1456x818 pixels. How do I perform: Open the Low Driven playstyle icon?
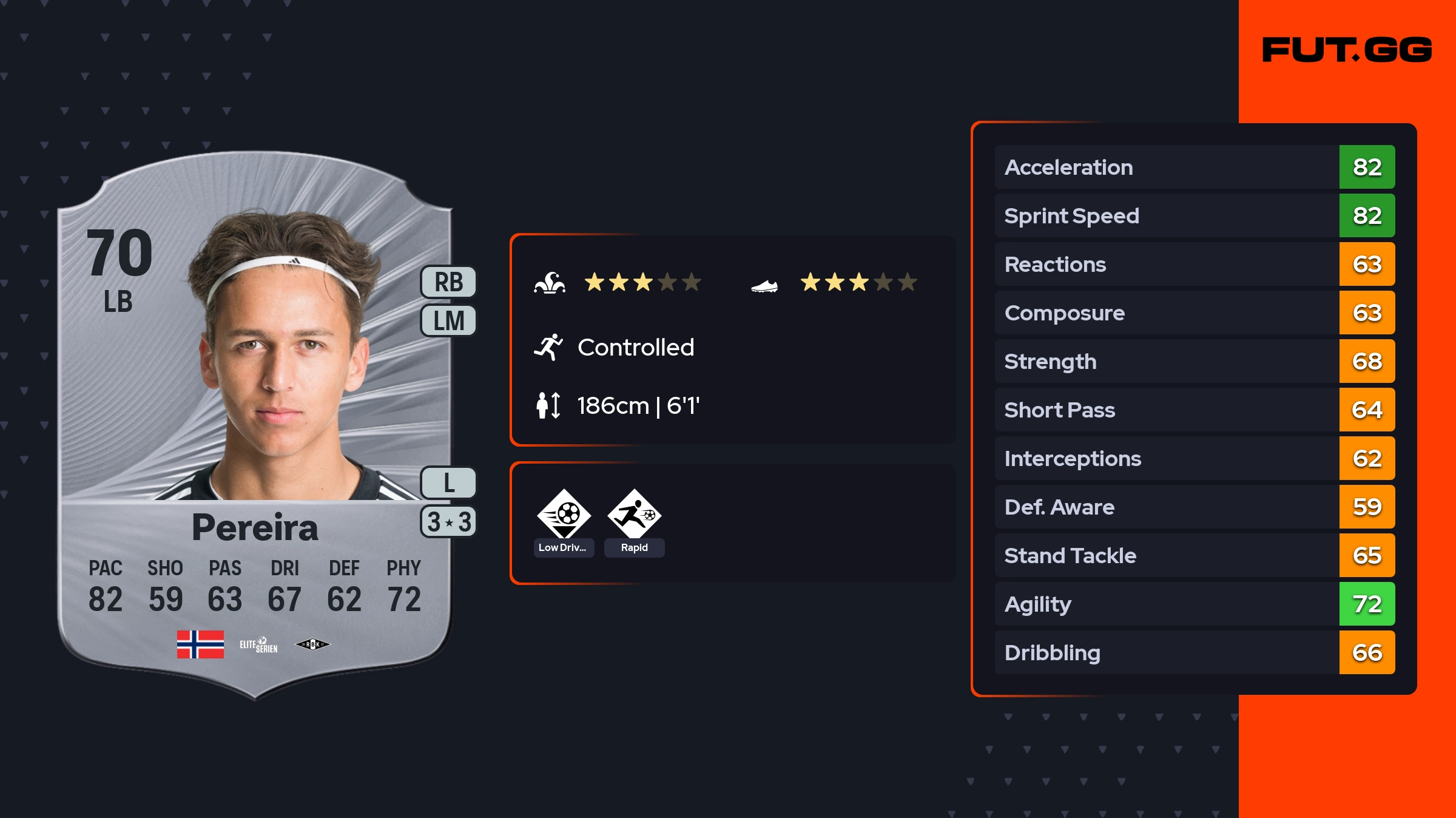(x=564, y=515)
